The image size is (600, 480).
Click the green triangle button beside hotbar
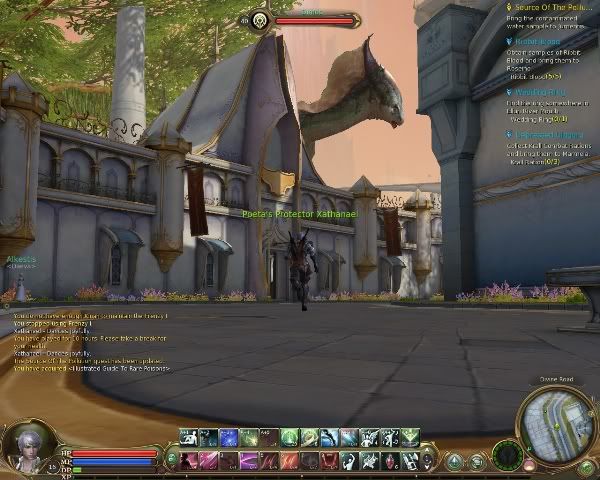click(455, 461)
